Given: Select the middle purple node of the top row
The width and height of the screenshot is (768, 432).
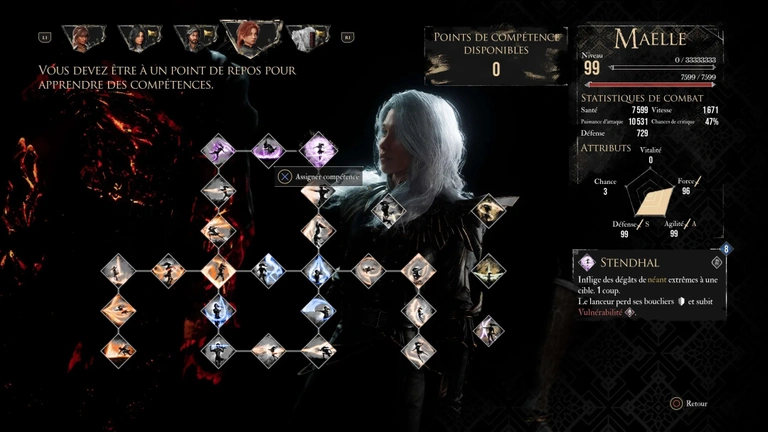Looking at the screenshot, I should [268, 150].
